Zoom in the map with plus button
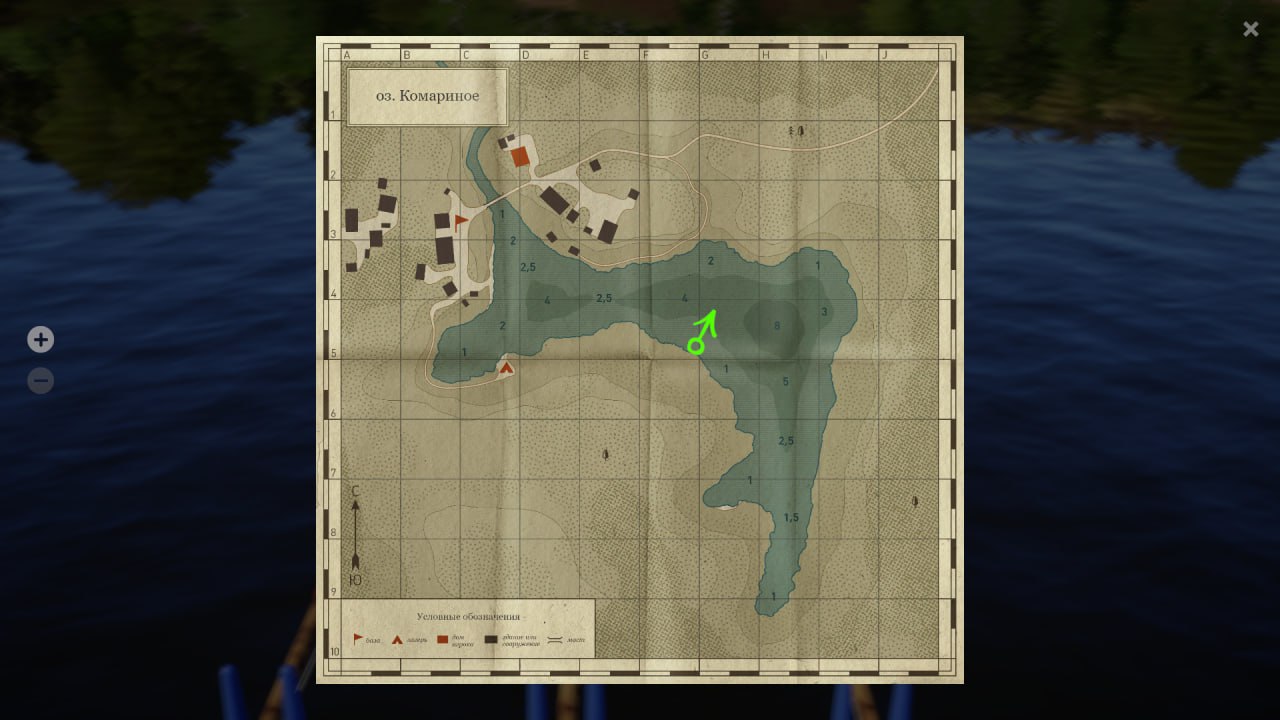1280x720 pixels. point(40,340)
